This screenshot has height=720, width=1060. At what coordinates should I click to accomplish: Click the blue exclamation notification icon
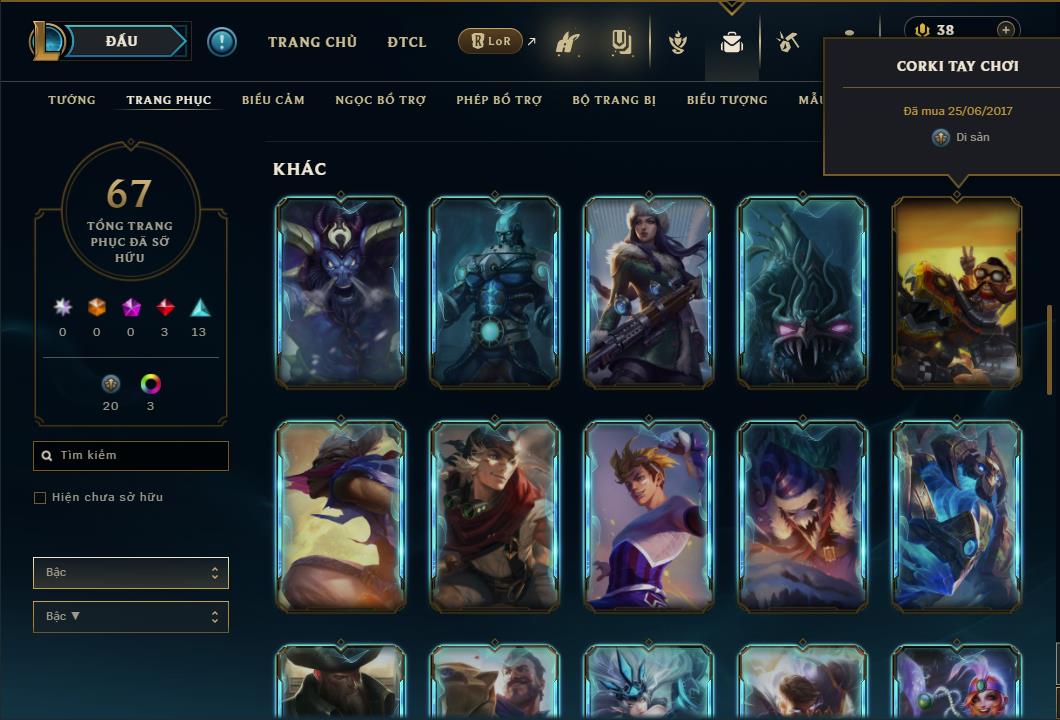[222, 42]
